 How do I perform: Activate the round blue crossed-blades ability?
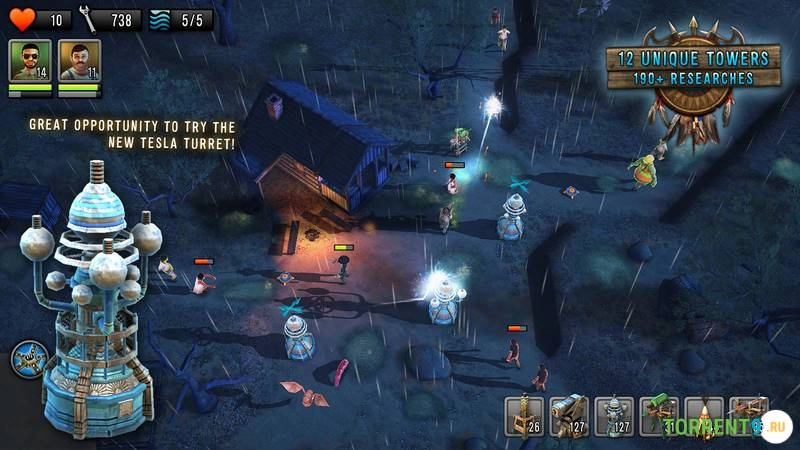(x=28, y=360)
